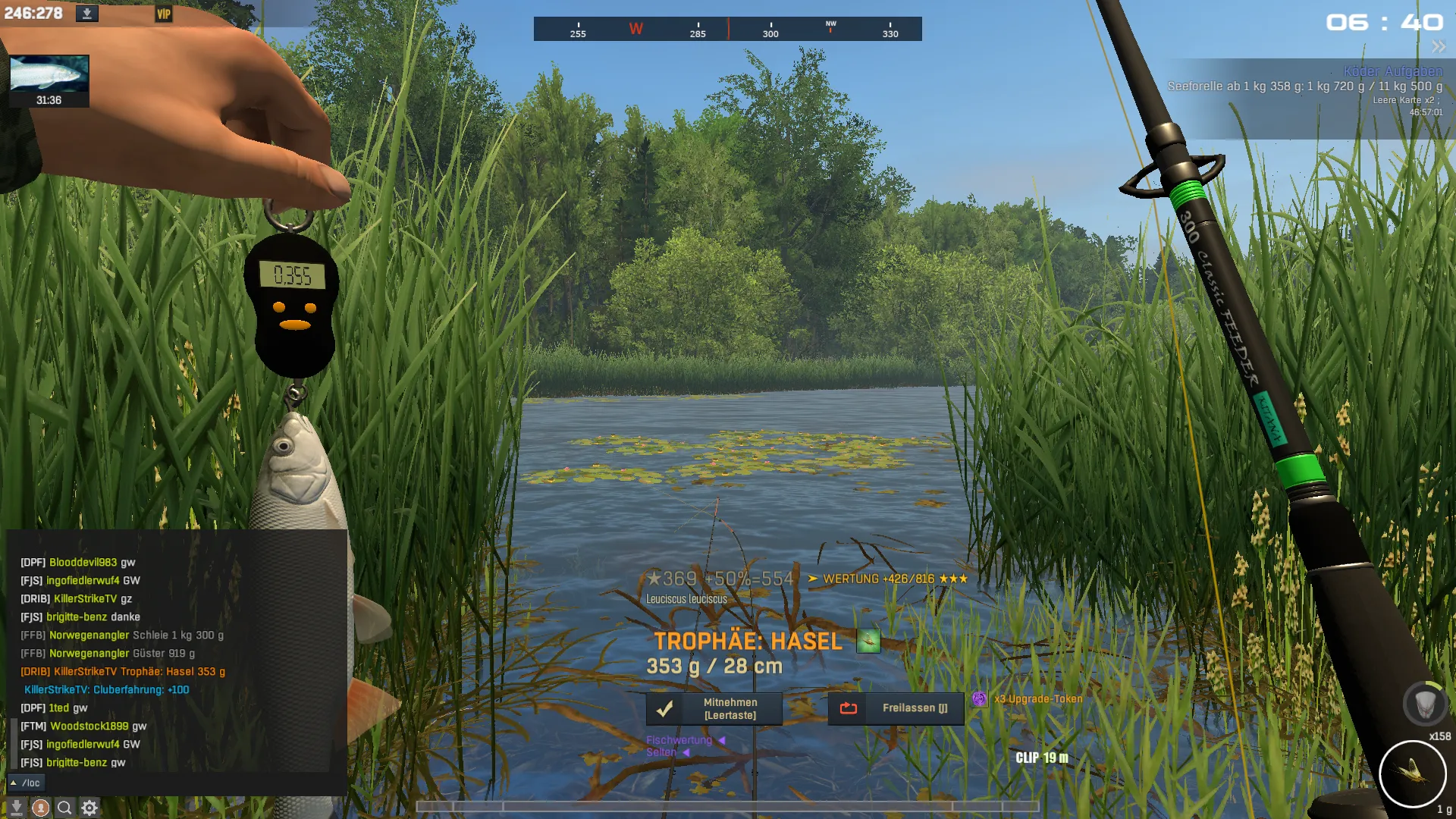Keep the fish with Mitnehmen
Screen dimensions: 1456x819
714,709
